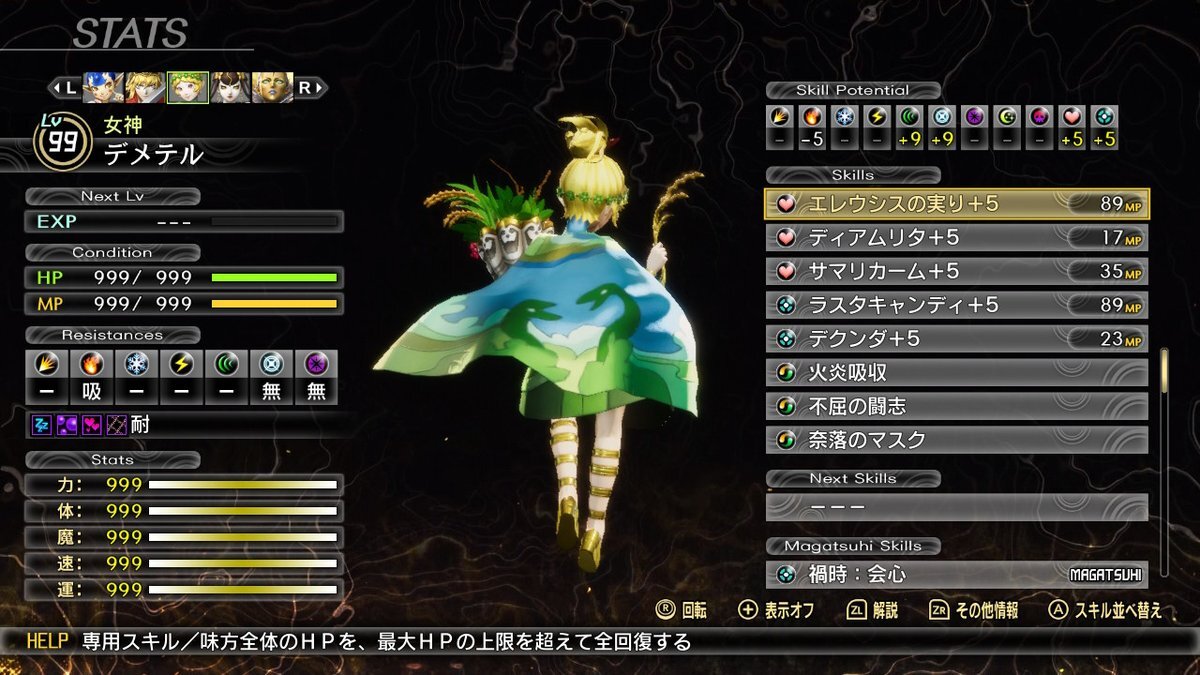Highlight the サマリカーム+5 skill
The width and height of the screenshot is (1200, 675).
(x=957, y=271)
